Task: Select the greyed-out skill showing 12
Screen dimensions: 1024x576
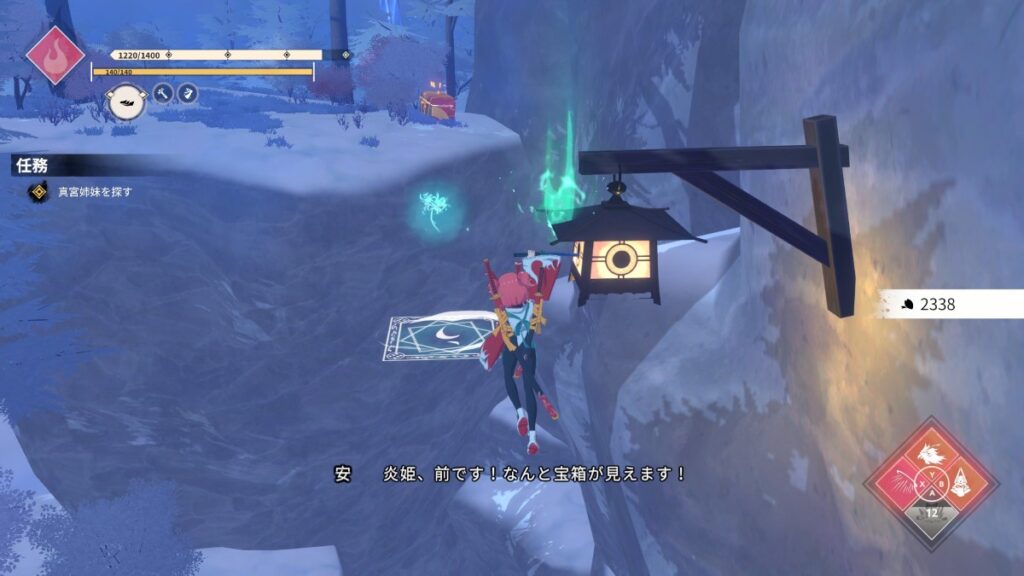Action: (931, 516)
